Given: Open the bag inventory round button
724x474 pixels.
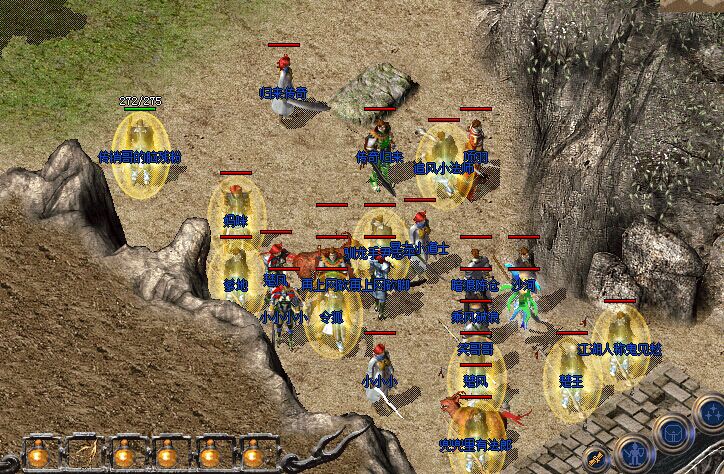Looking at the screenshot, I should pos(673,432).
